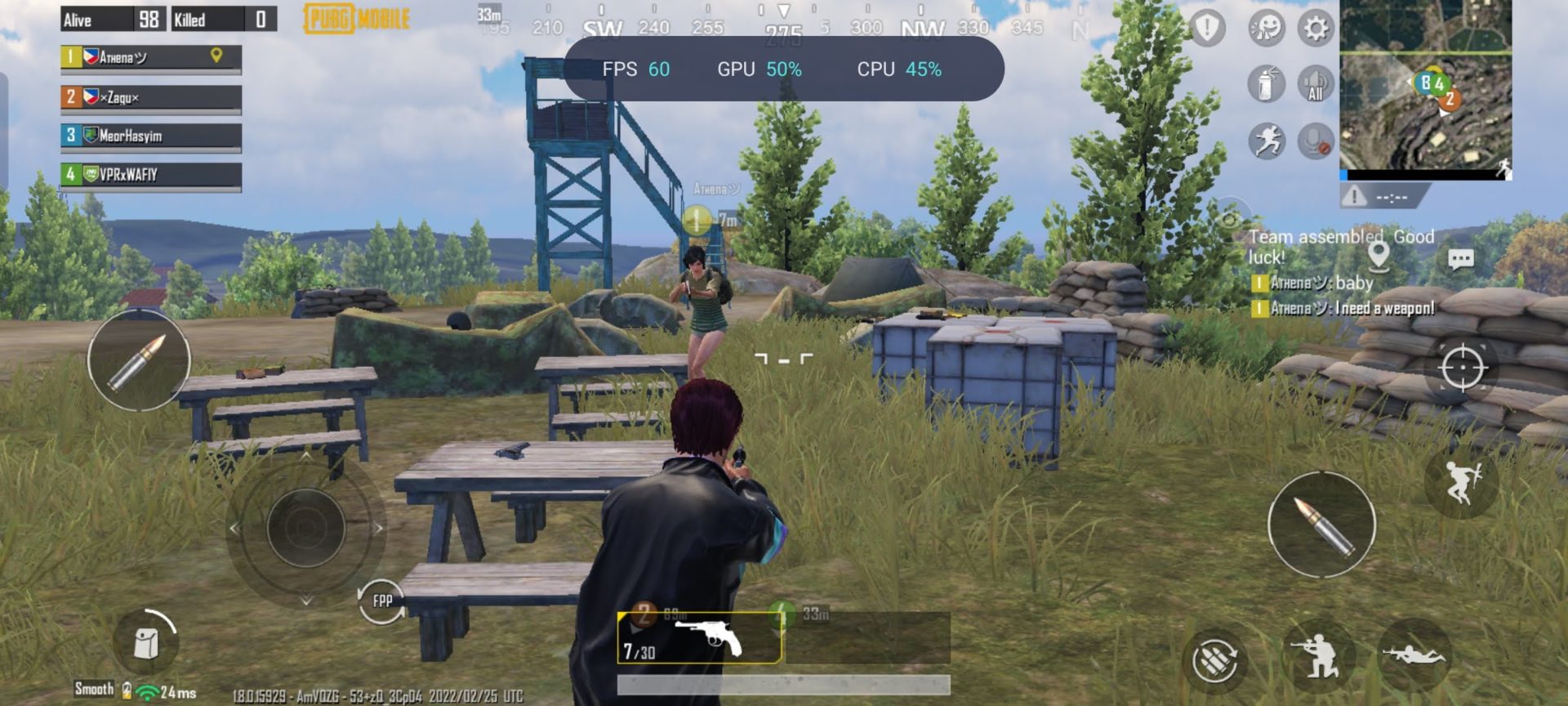Activate the aim-down-sights crosshair button
The height and width of the screenshot is (706, 1568).
point(1462,367)
